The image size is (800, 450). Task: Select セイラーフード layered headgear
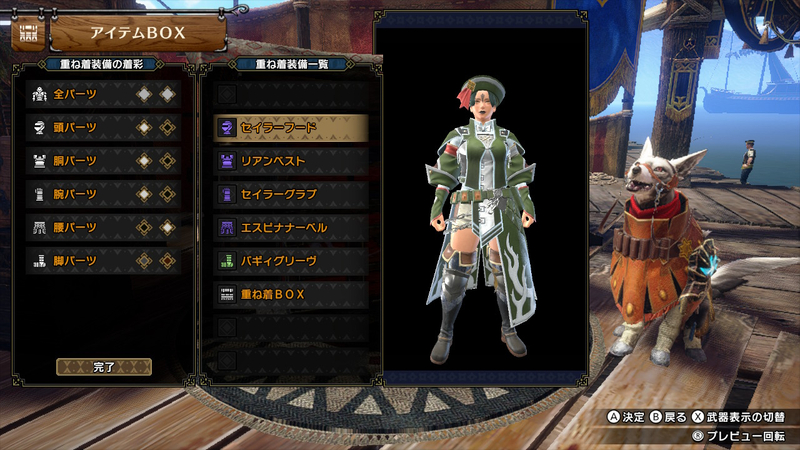click(290, 127)
